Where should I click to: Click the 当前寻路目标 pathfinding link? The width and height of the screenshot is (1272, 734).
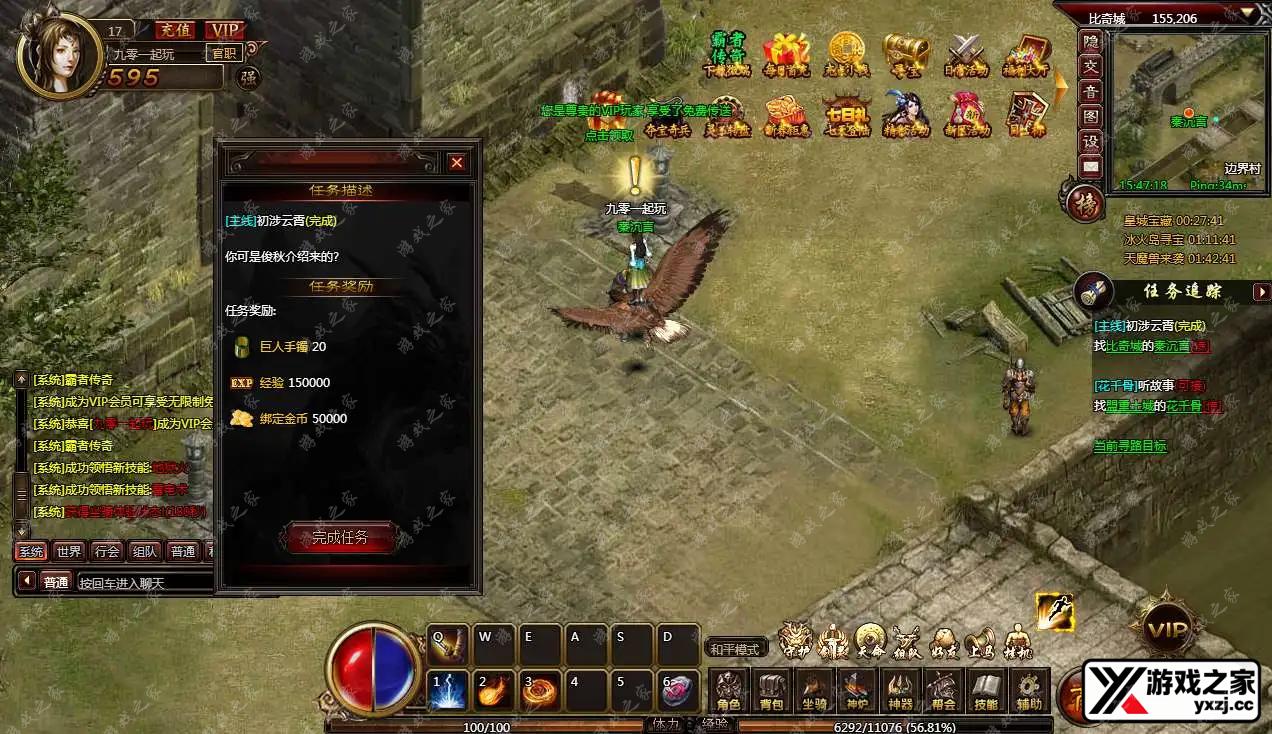point(1130,446)
